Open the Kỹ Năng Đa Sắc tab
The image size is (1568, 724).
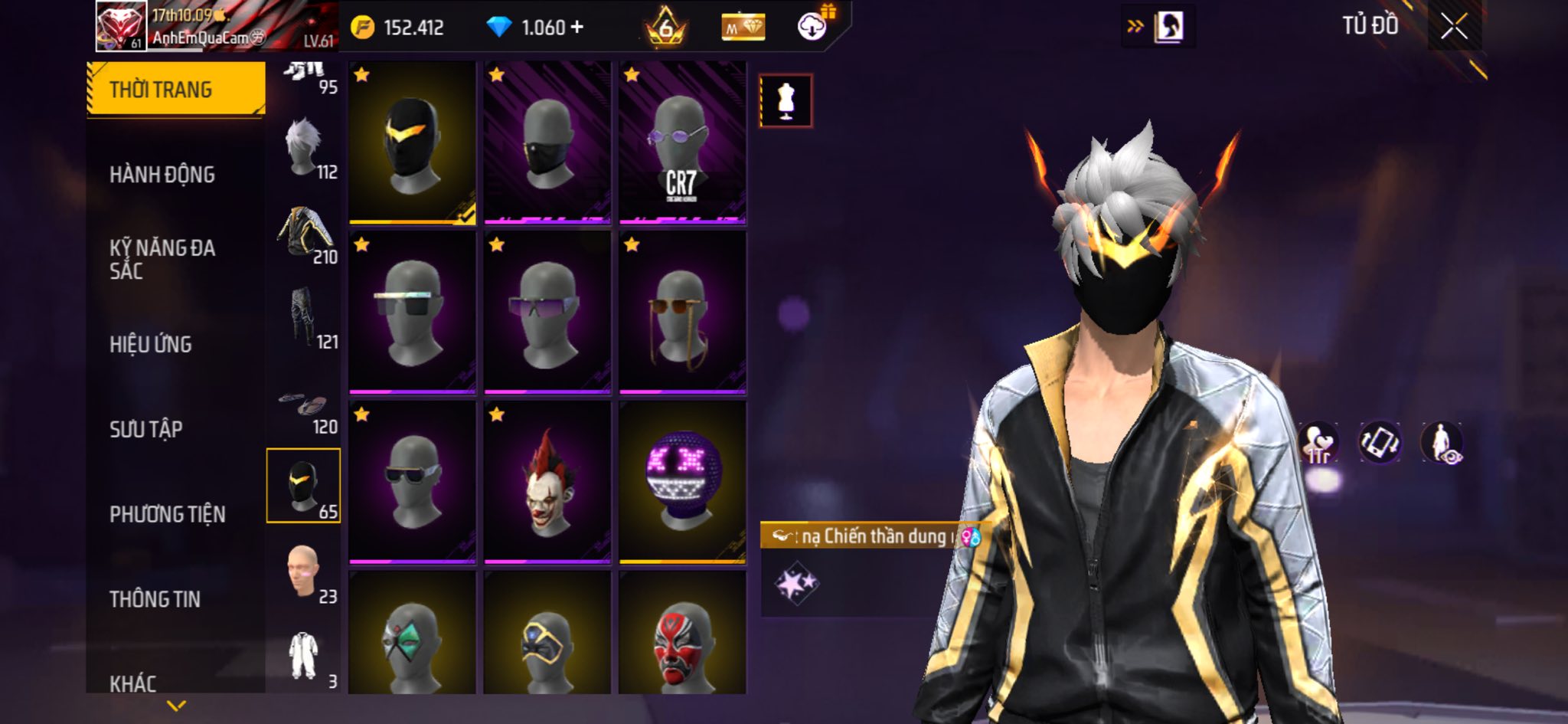pos(162,259)
